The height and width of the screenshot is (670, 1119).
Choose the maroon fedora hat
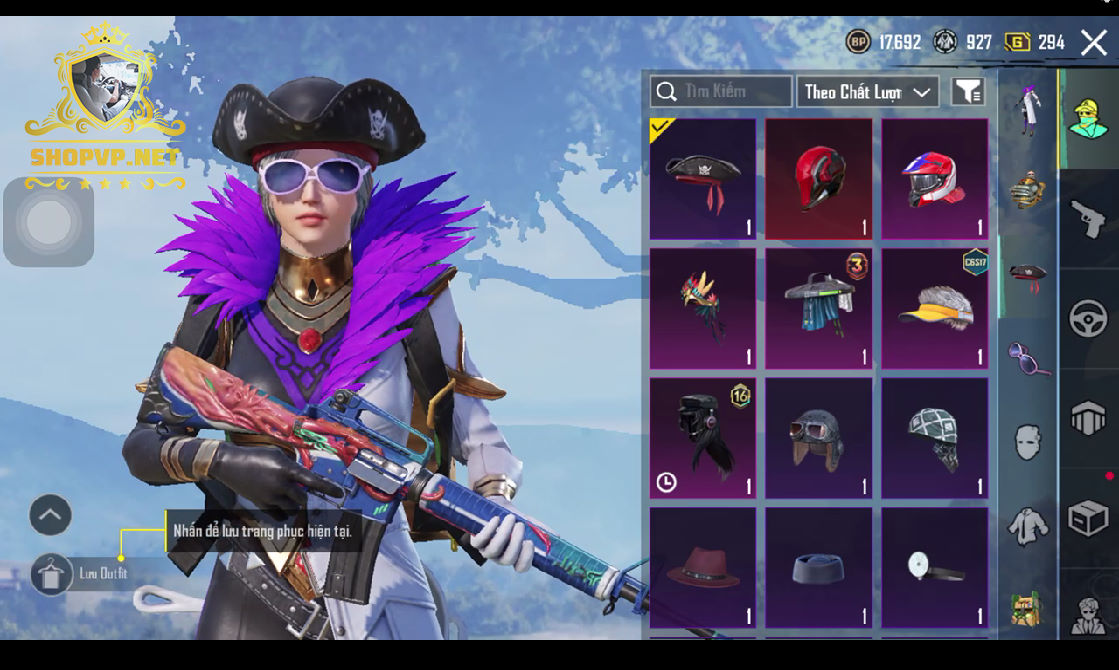pos(703,567)
